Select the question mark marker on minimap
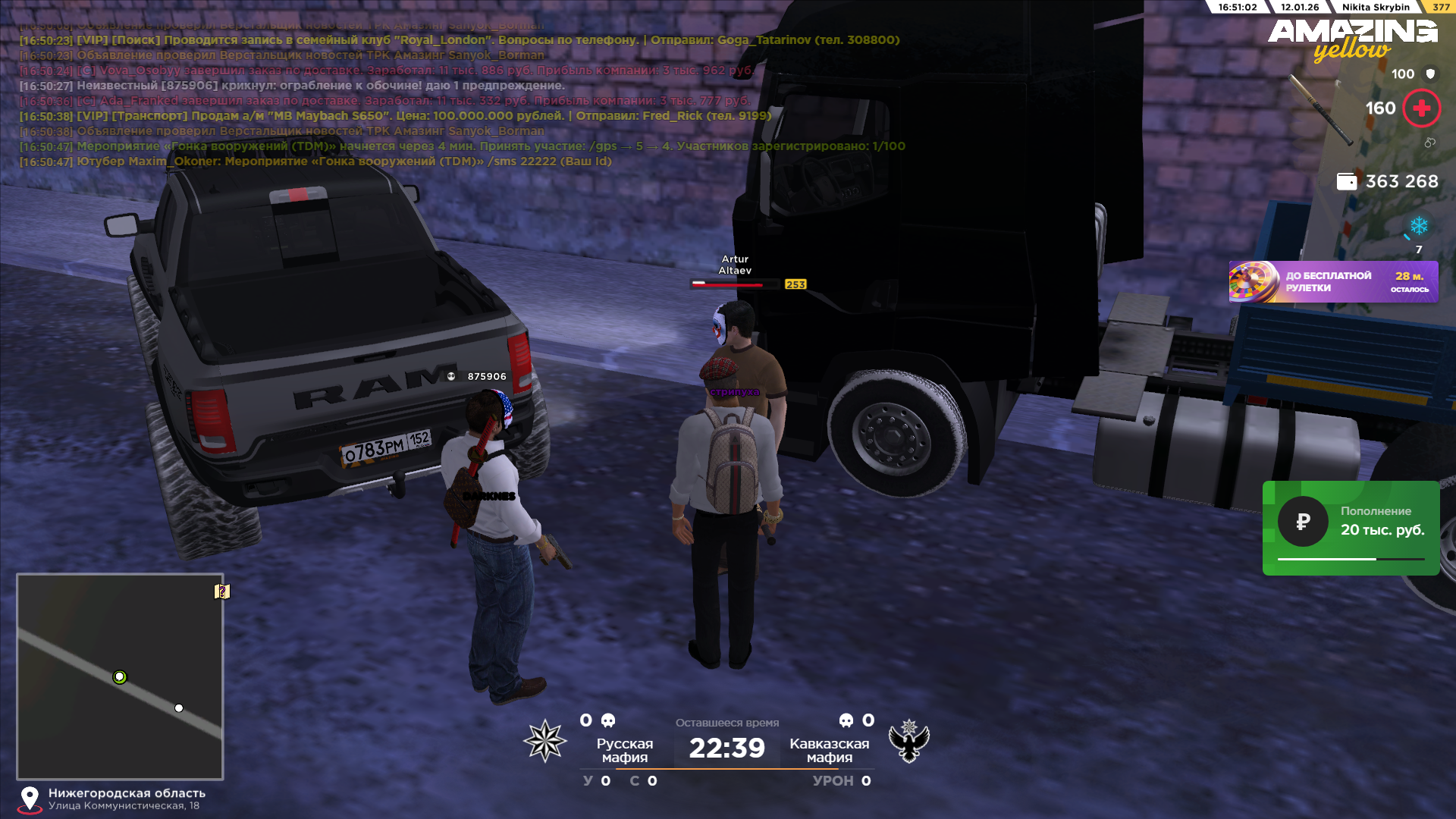This screenshot has width=1456, height=819. tap(222, 591)
